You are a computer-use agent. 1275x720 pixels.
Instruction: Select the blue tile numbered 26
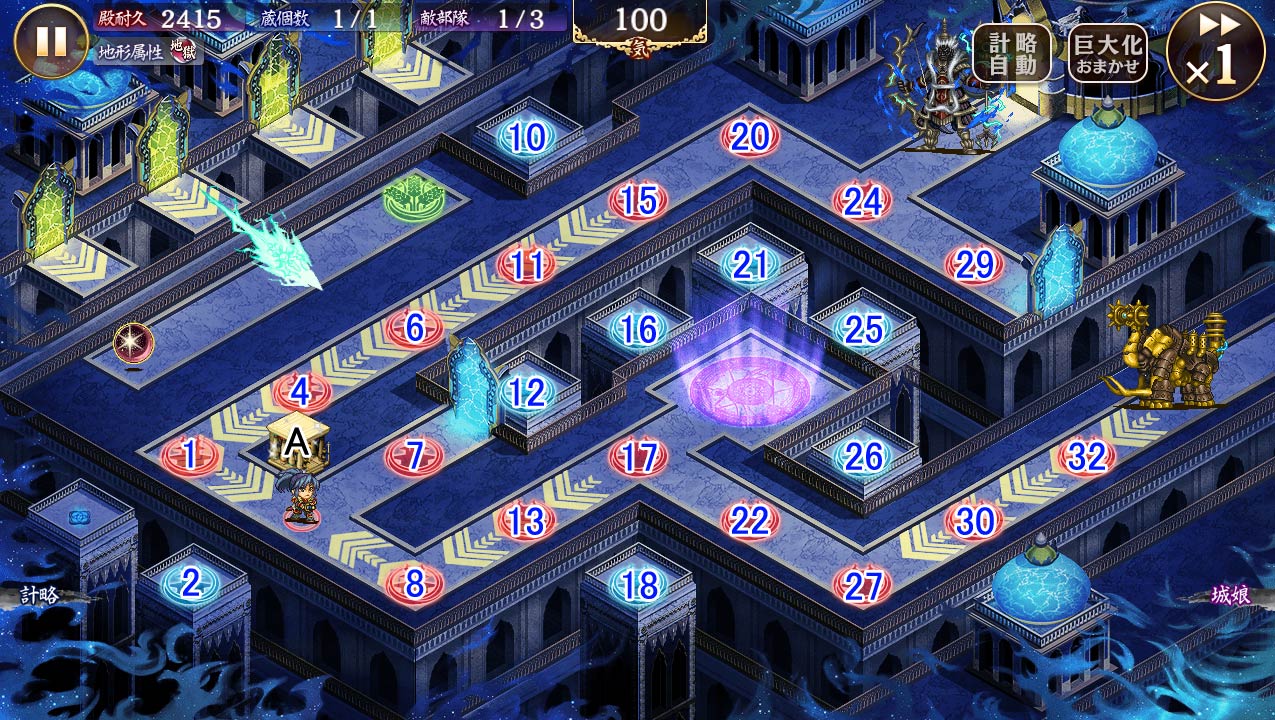pyautogui.click(x=862, y=457)
